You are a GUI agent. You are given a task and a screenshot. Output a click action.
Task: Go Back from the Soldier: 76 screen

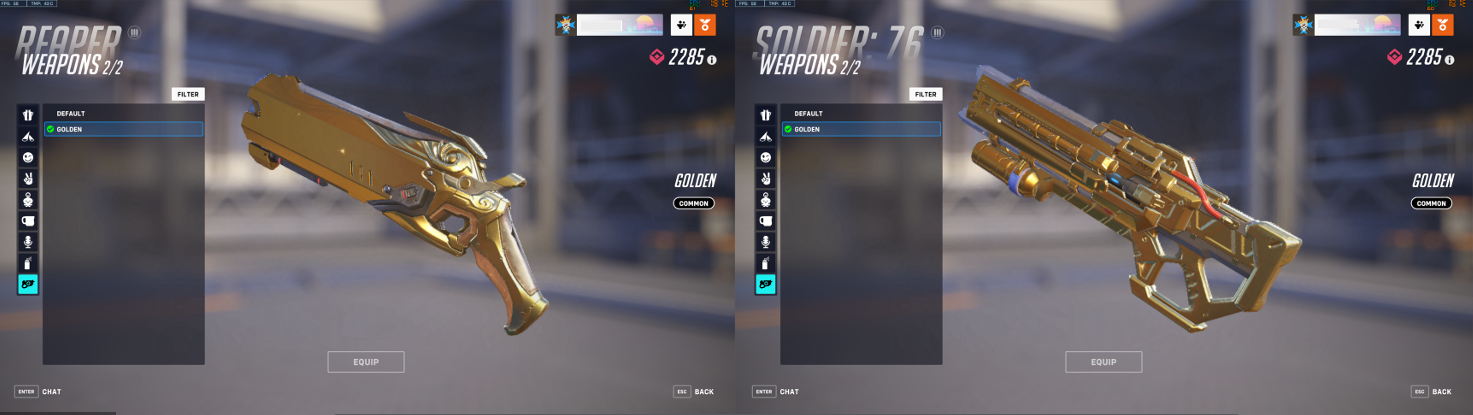tap(1431, 391)
